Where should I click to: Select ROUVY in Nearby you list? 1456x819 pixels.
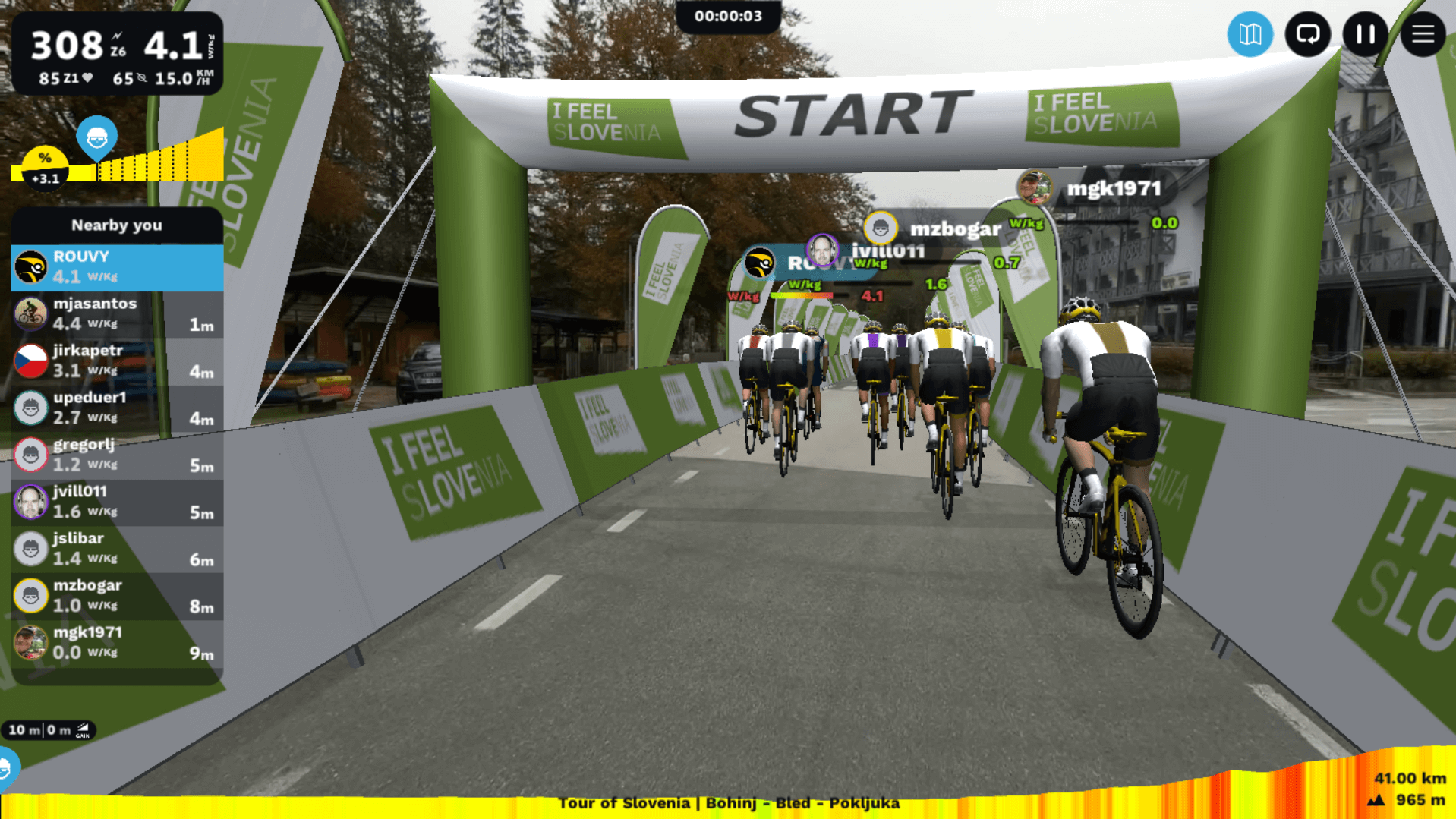click(117, 267)
